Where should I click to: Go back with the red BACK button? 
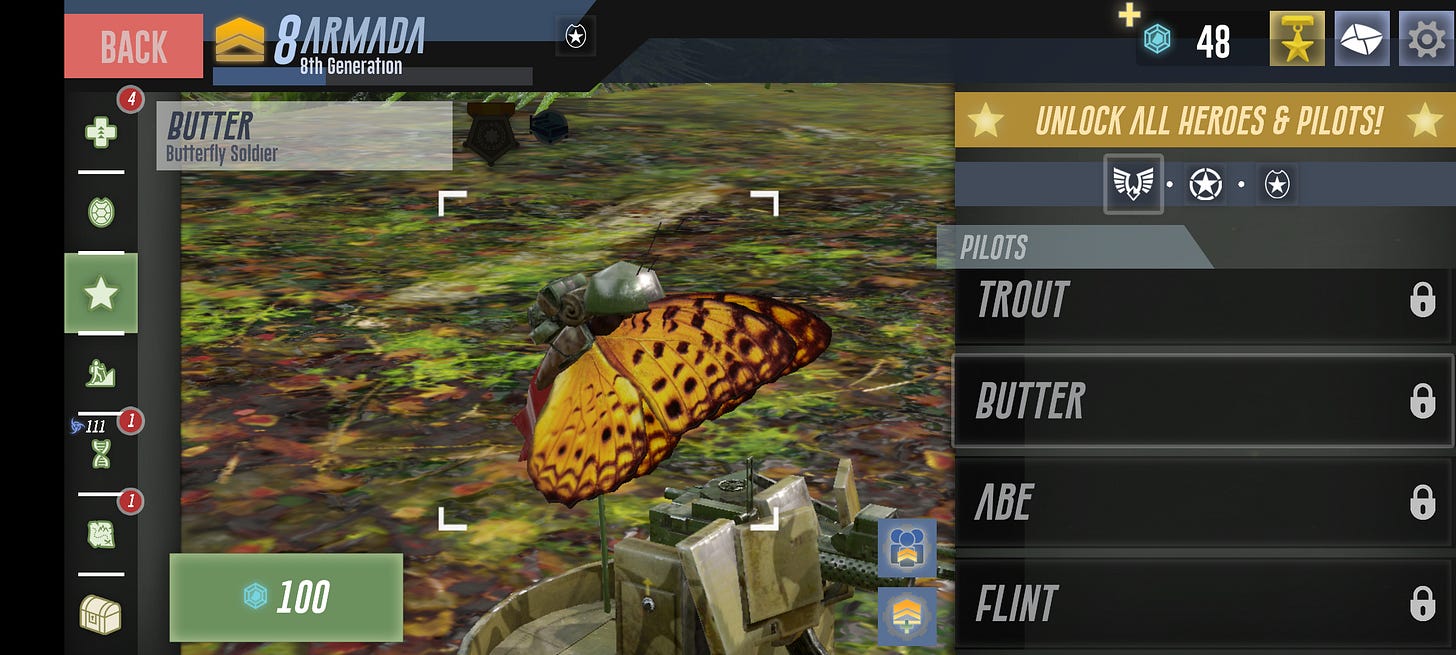pyautogui.click(x=133, y=46)
